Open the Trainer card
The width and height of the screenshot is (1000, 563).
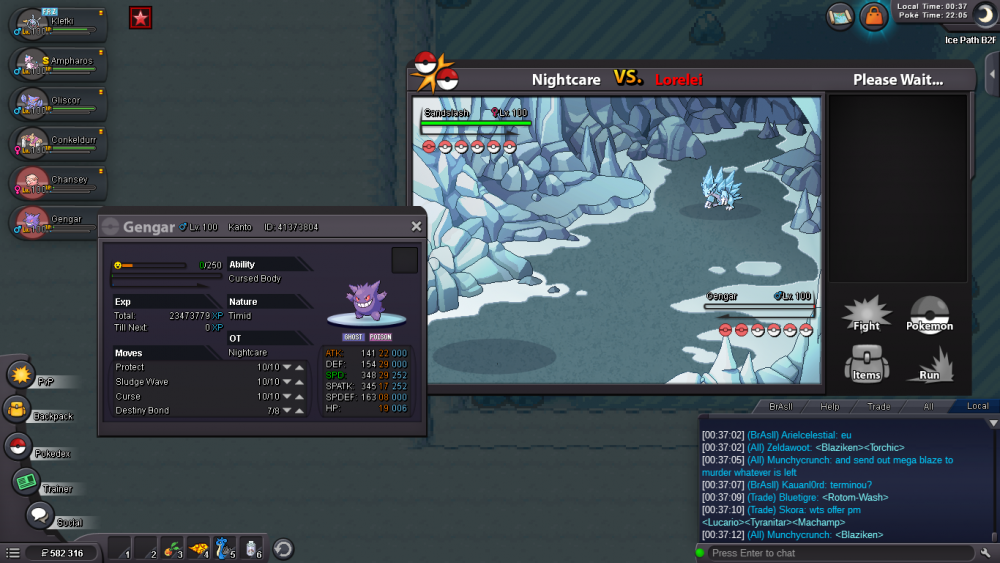(26, 482)
